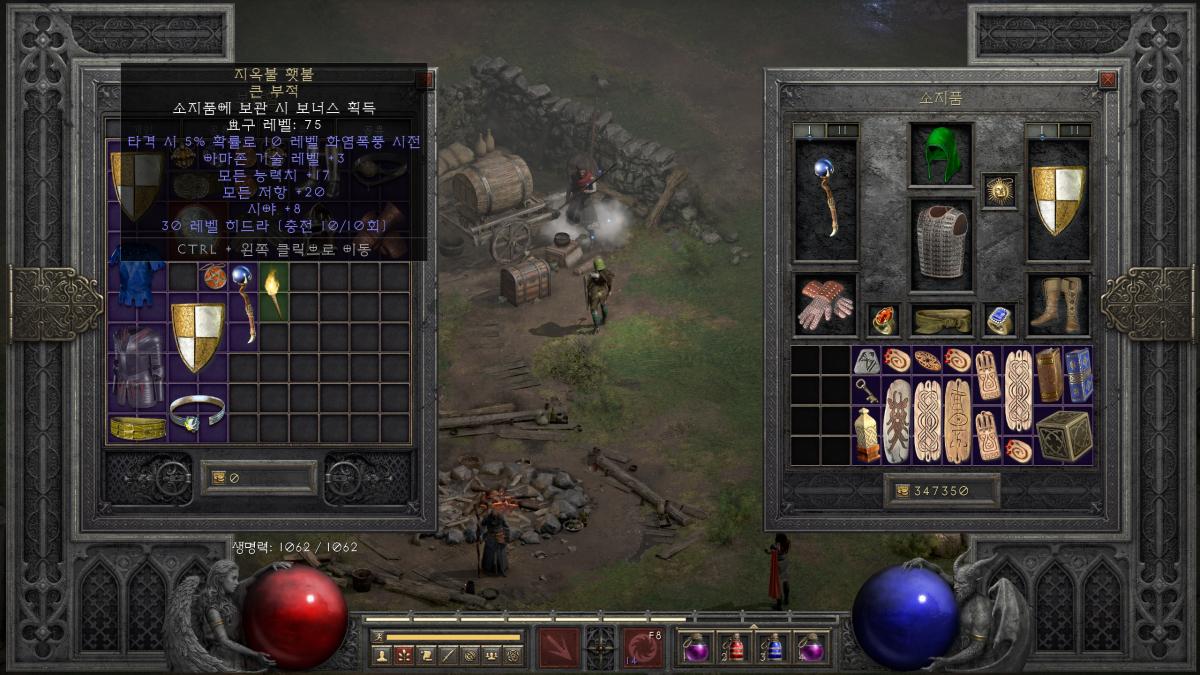Select the Hellfire Torch charm in stash

[273, 290]
